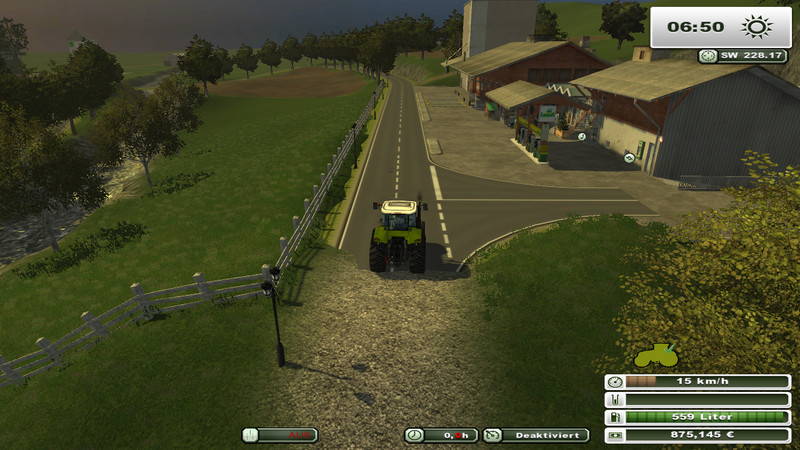Select the compass icon beside SW heading
Viewport: 800px width, 450px height.
pyautogui.click(x=708, y=56)
